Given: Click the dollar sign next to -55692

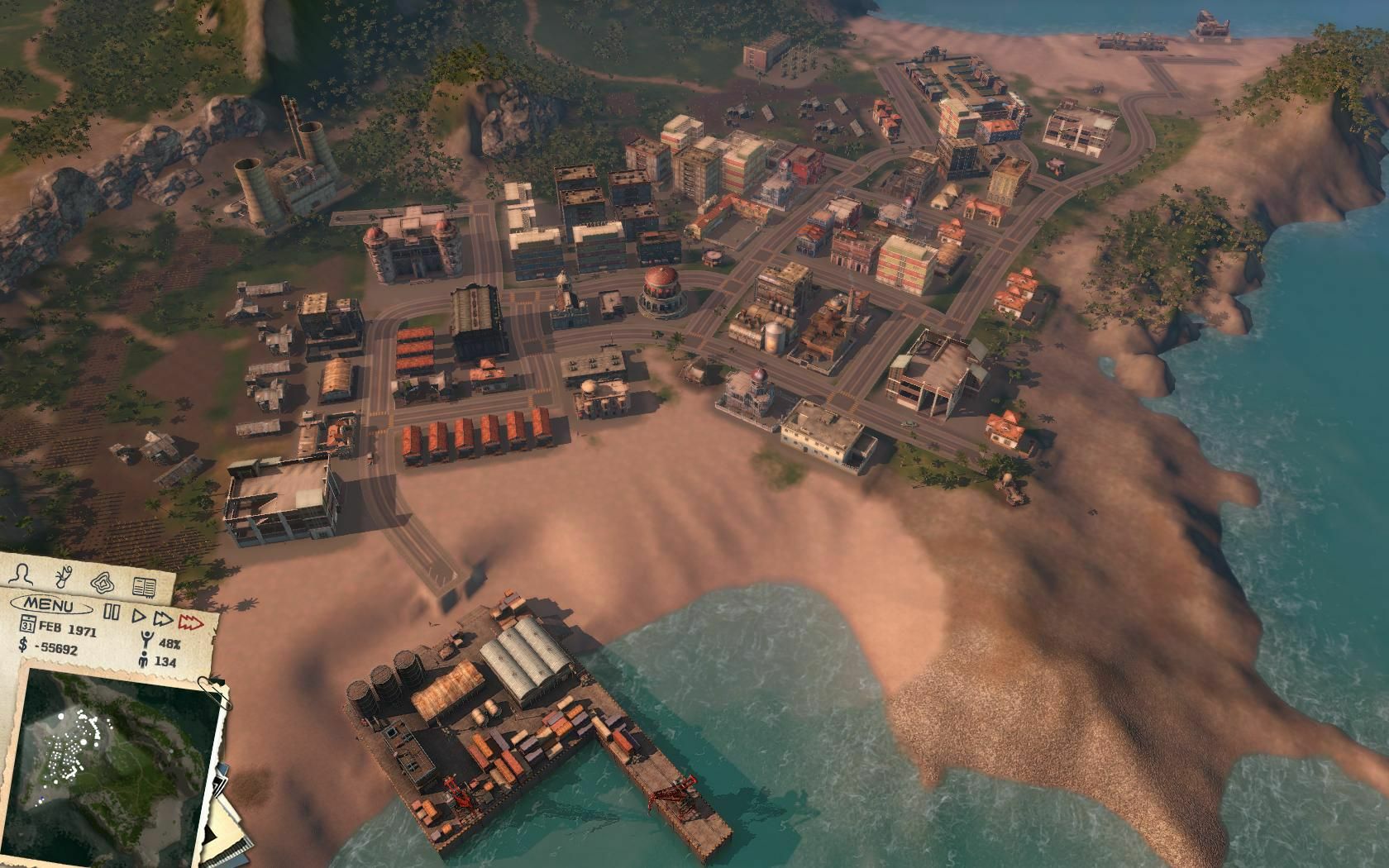Looking at the screenshot, I should pos(22,645).
